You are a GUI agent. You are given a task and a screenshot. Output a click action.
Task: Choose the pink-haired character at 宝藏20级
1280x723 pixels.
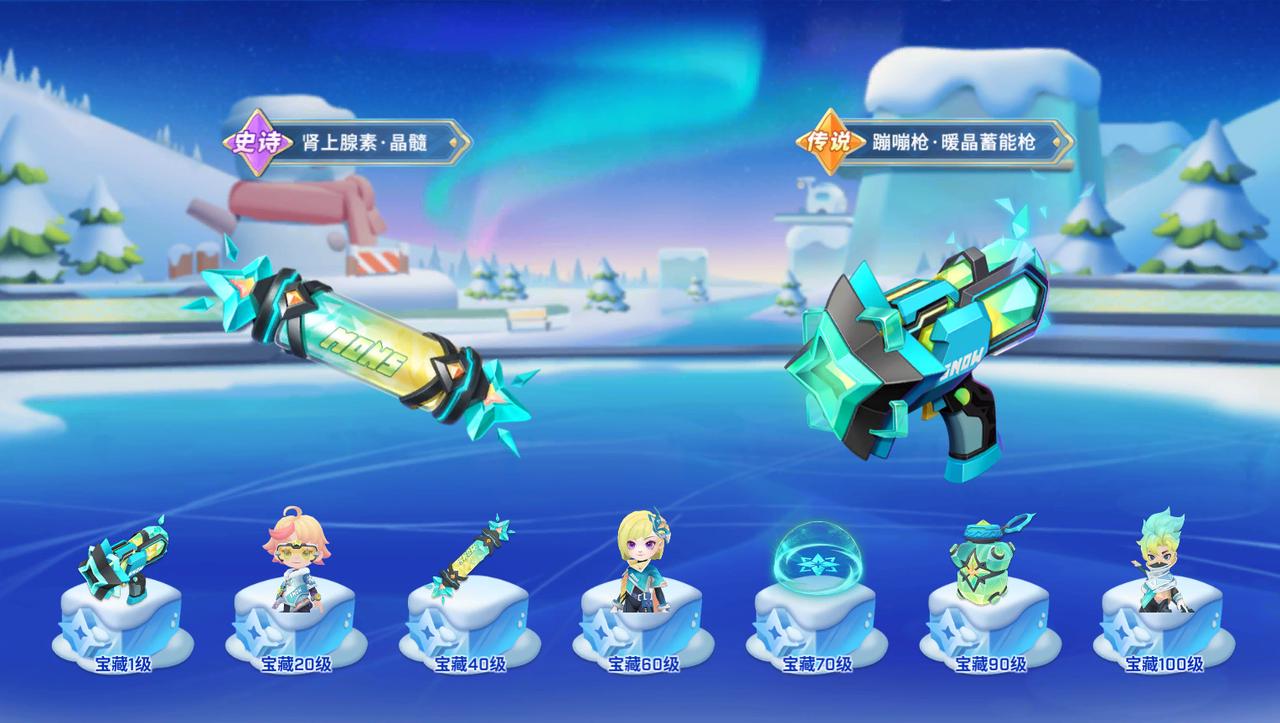294,562
